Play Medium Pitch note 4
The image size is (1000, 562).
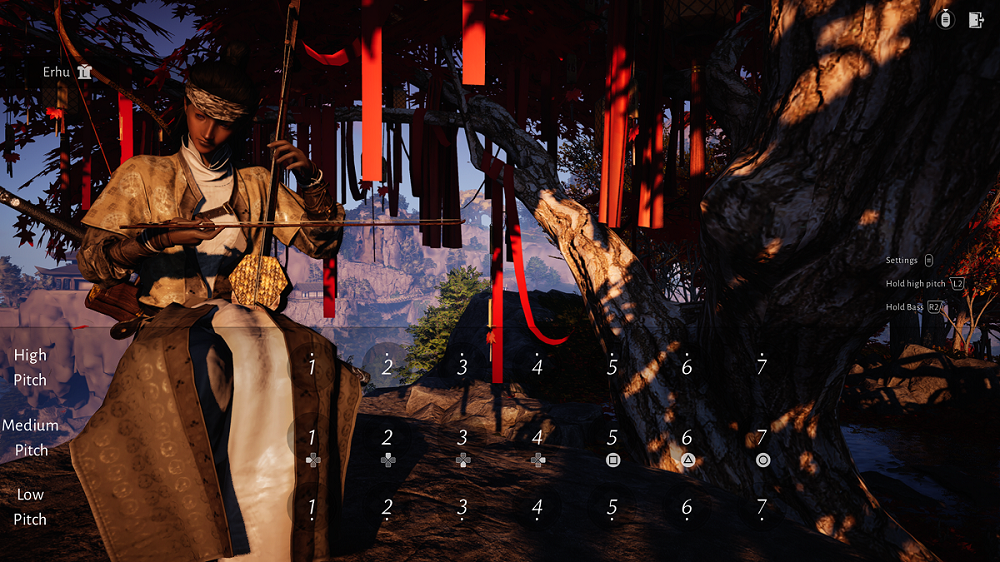[537, 438]
